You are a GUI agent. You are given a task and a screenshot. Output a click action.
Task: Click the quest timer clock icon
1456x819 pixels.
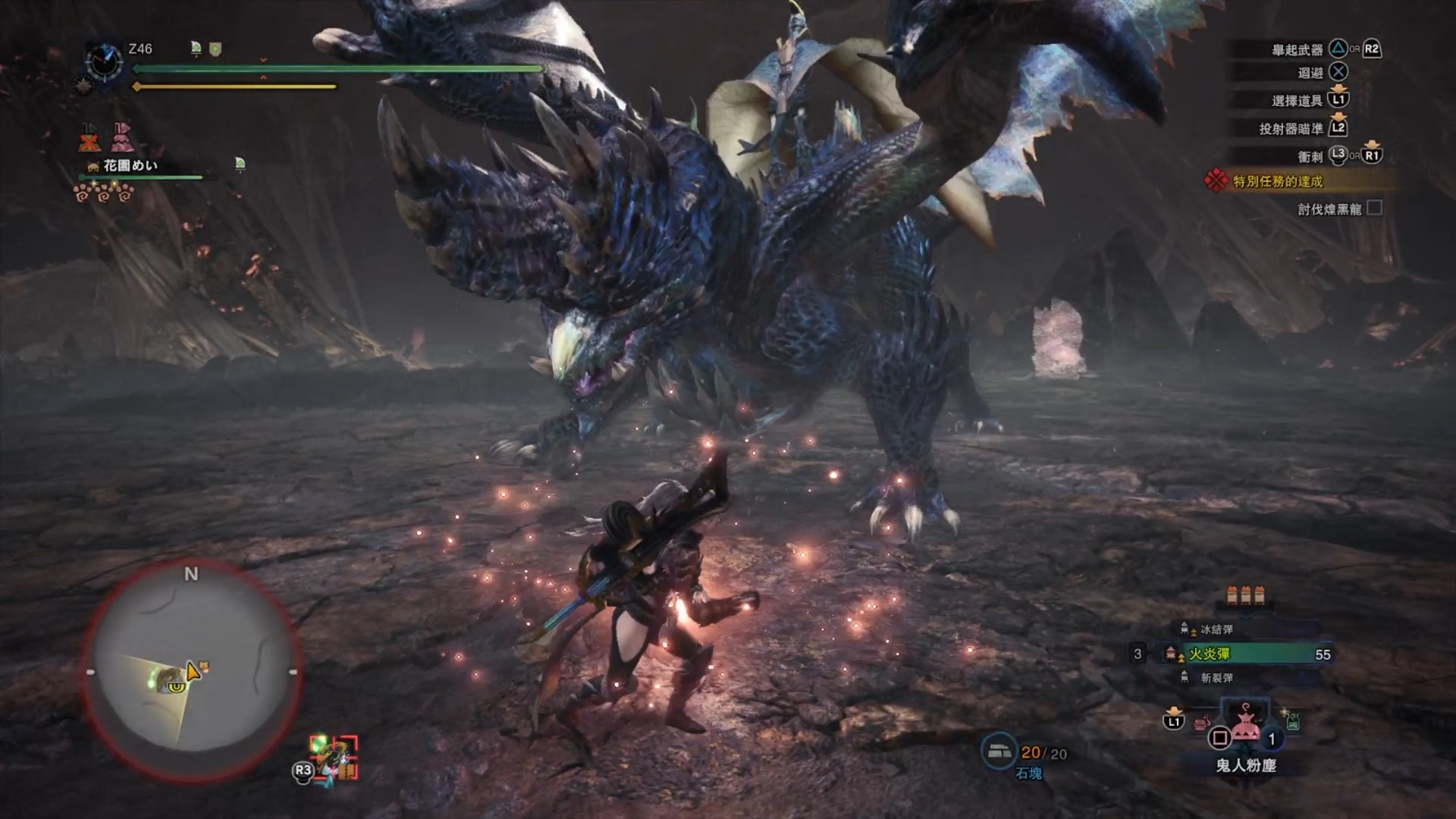coord(104,61)
